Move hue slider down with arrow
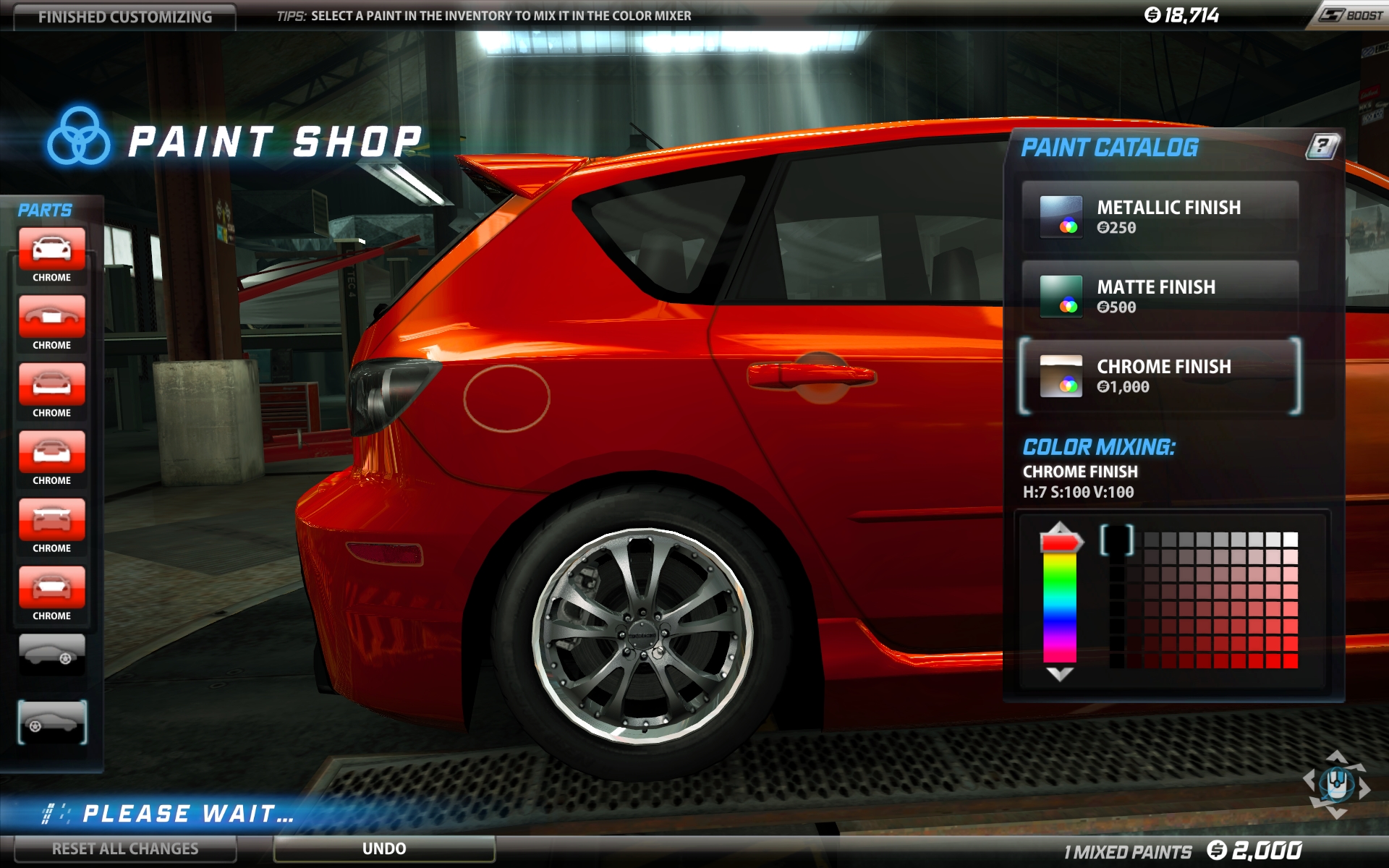The width and height of the screenshot is (1389, 868). coord(1060,675)
